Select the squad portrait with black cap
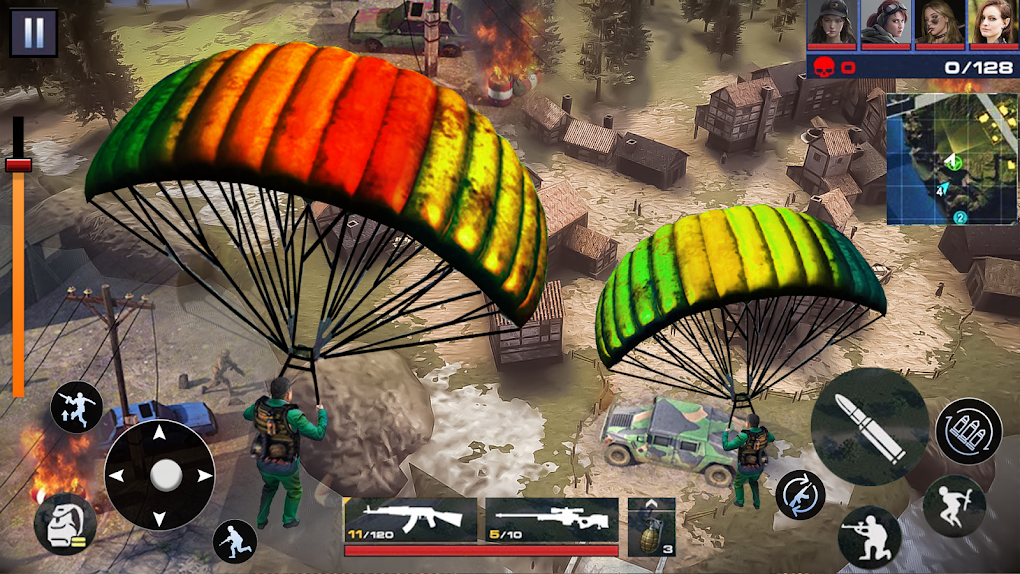Viewport: 1020px width, 574px height. point(833,24)
